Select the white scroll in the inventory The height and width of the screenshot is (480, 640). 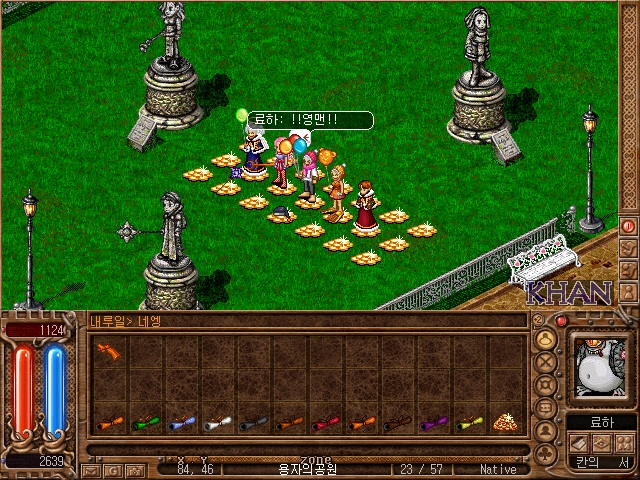click(215, 423)
